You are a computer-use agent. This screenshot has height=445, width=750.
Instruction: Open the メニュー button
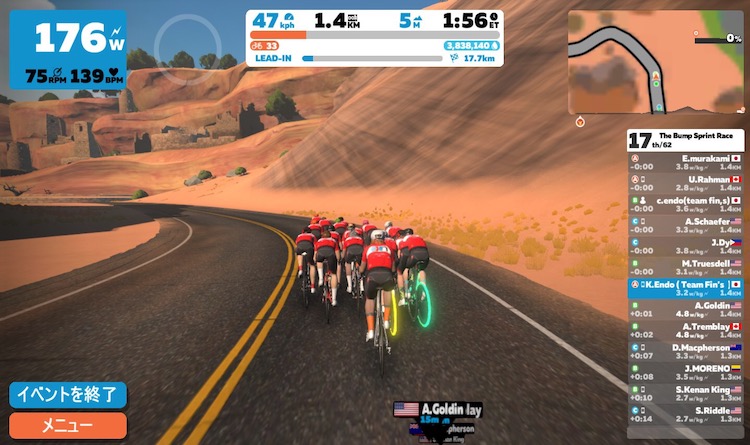point(68,425)
